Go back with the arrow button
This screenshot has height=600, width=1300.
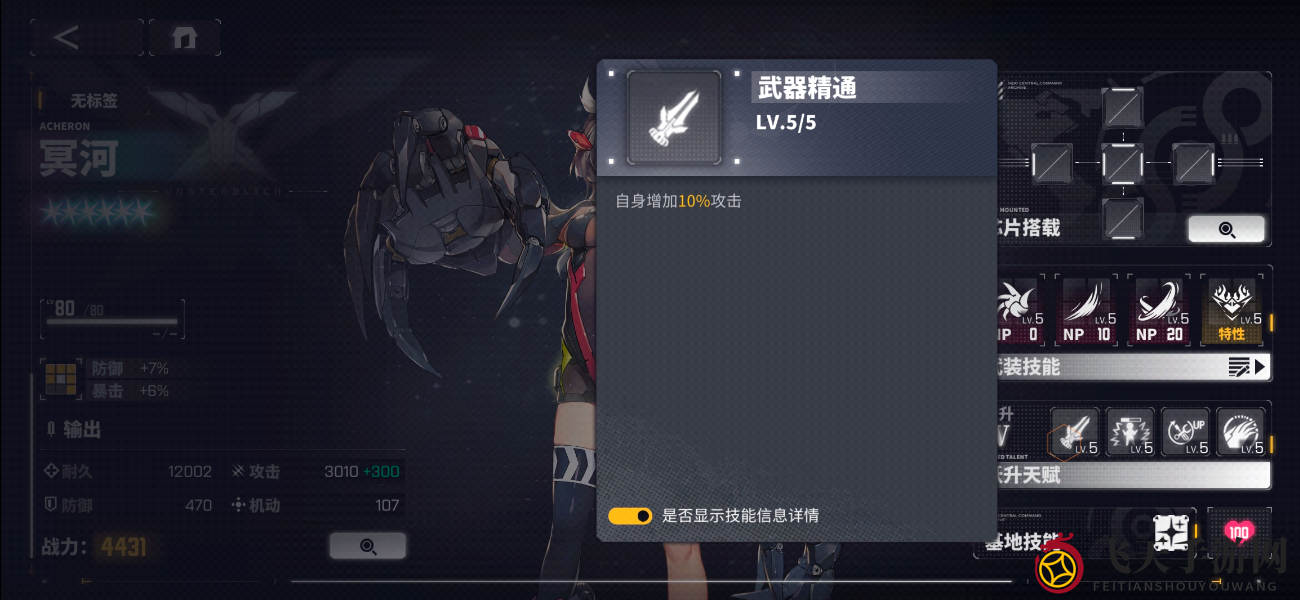(x=67, y=38)
